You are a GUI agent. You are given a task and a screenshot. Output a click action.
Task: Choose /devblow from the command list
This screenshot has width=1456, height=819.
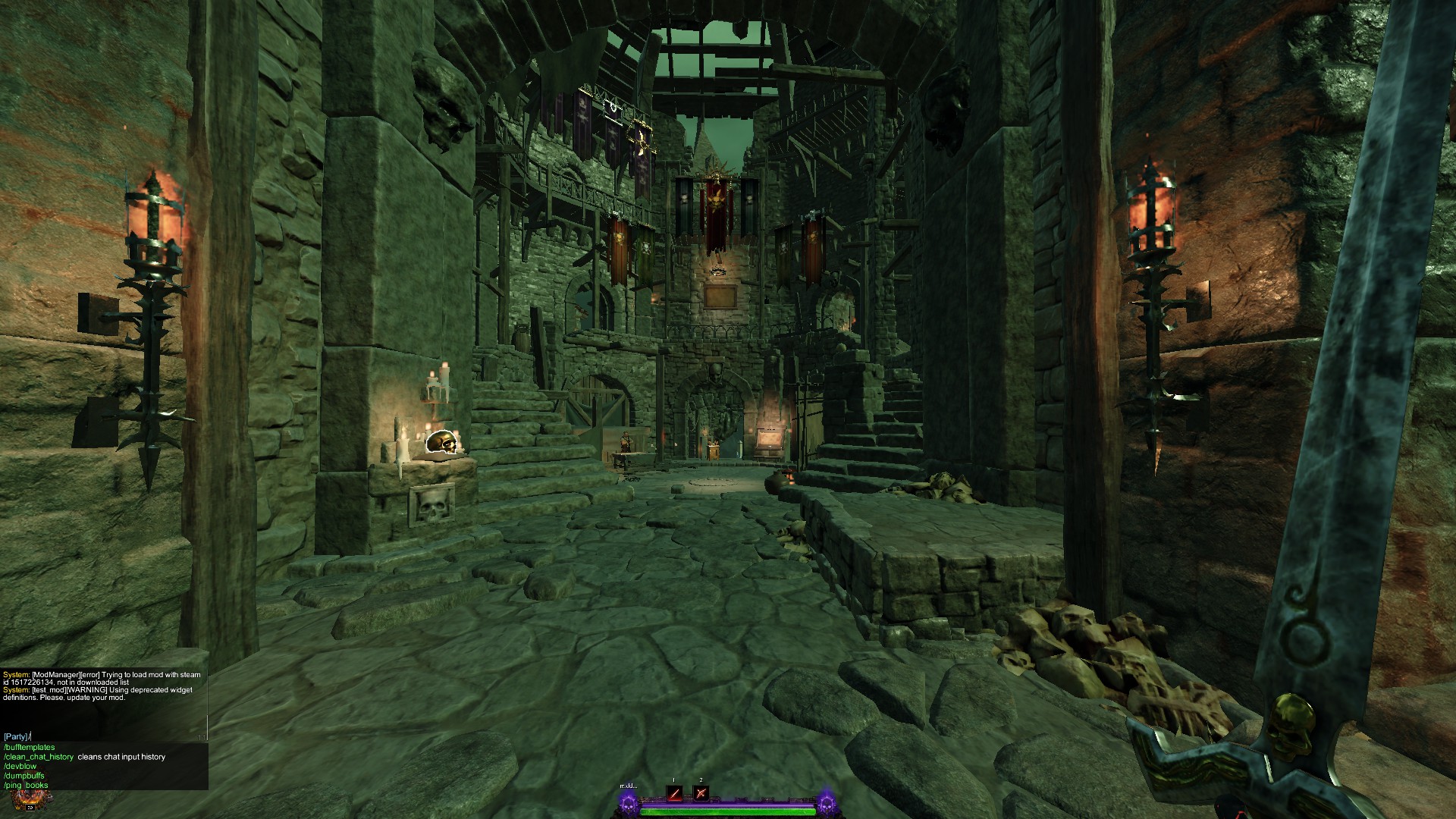click(x=20, y=766)
